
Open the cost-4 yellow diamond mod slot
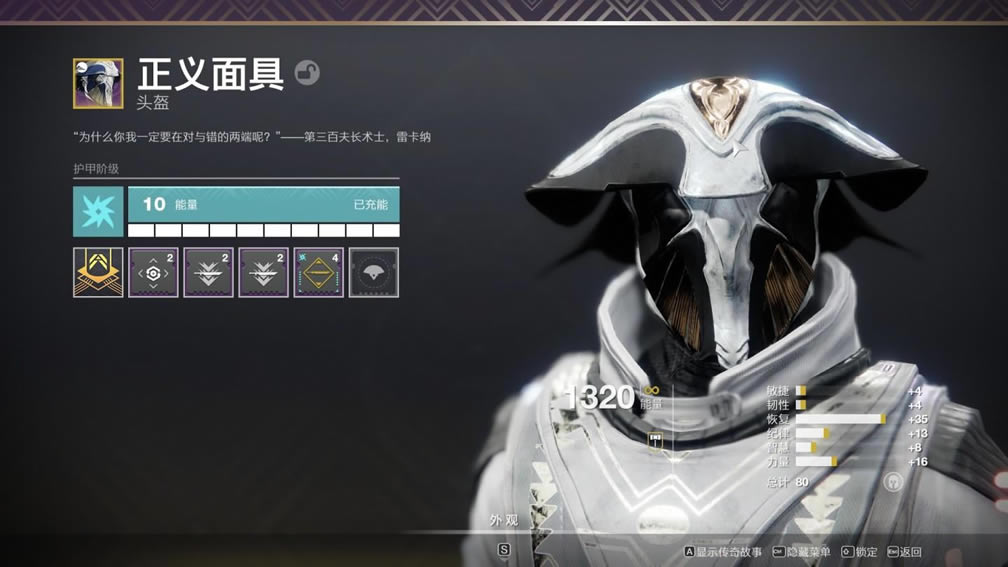[x=318, y=272]
